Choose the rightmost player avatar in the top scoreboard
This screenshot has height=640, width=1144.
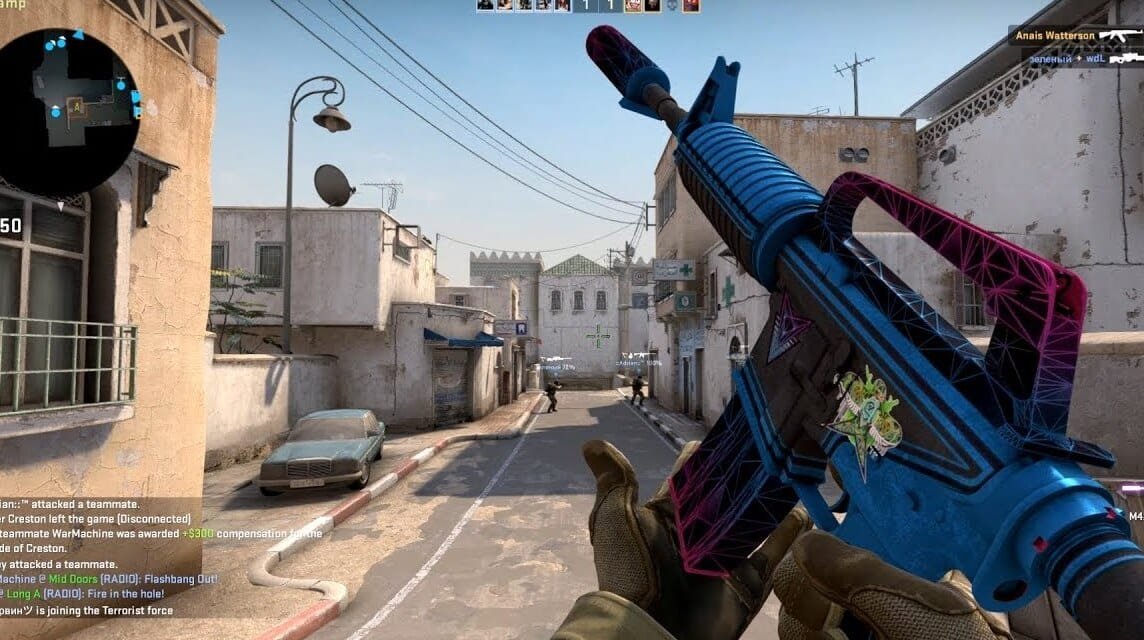[691, 6]
